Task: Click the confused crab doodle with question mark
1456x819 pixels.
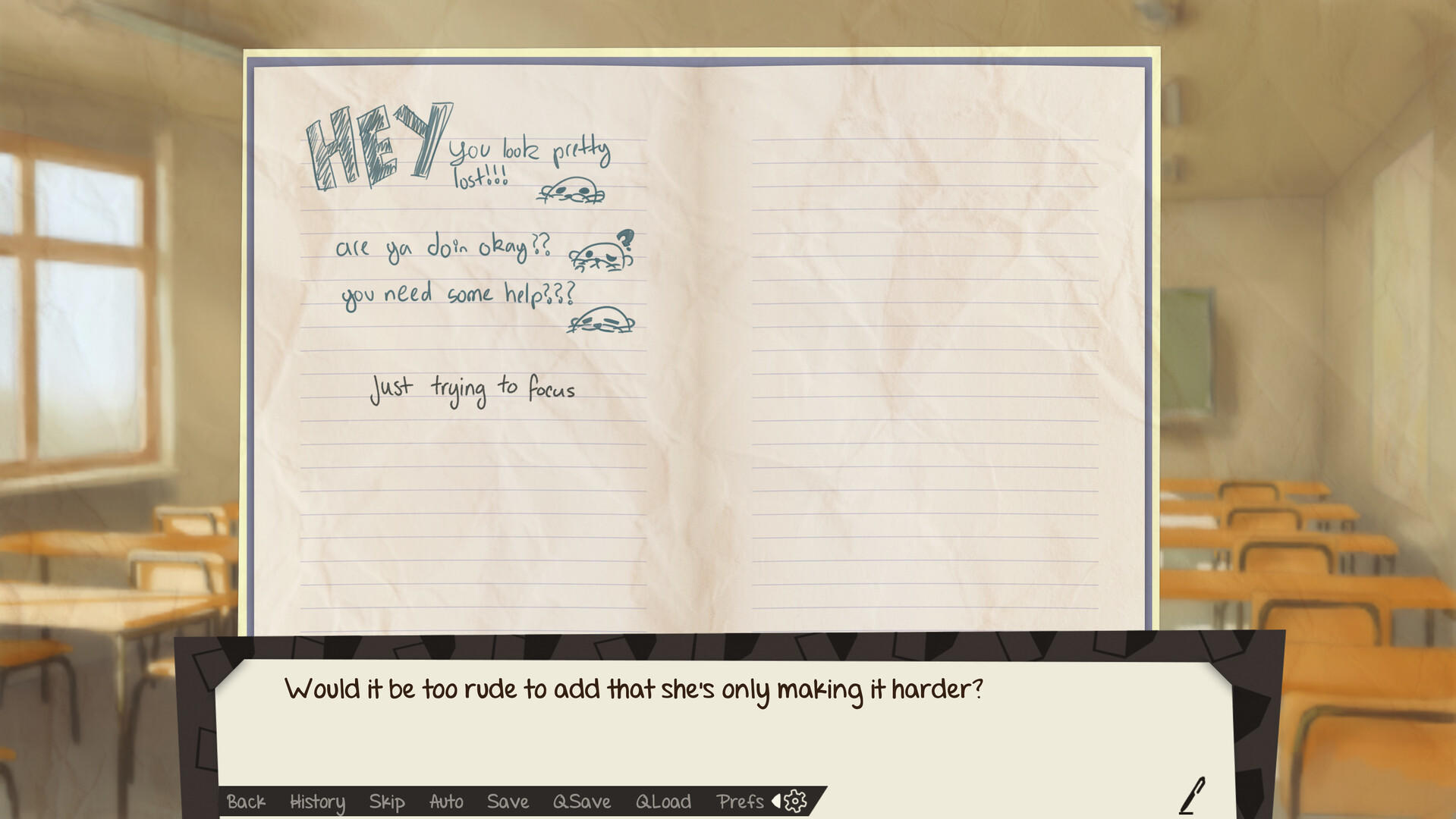Action: [x=602, y=253]
